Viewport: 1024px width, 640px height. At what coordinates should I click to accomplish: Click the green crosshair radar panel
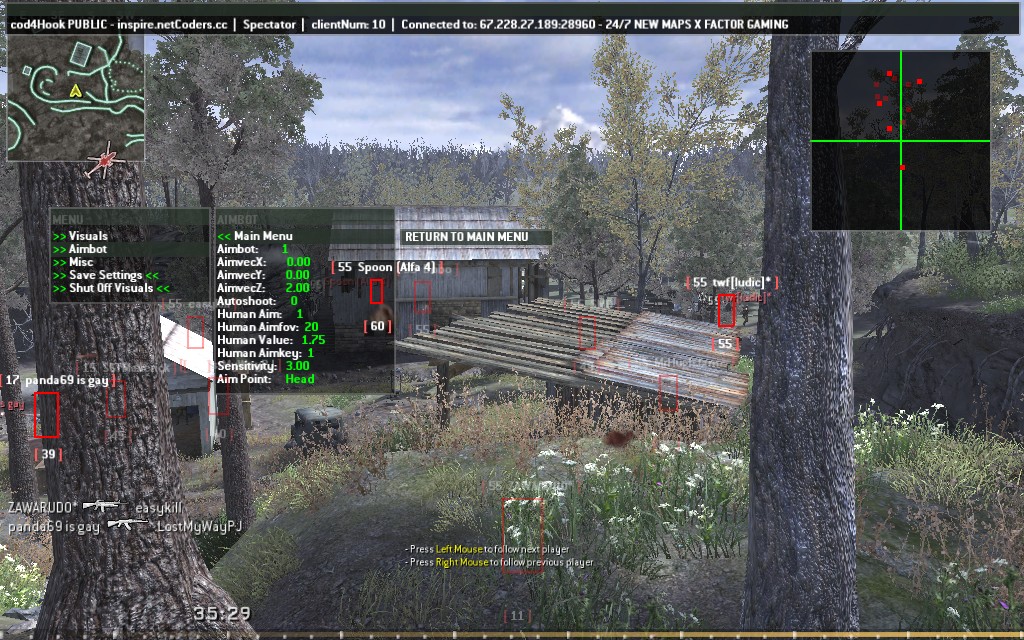pyautogui.click(x=900, y=141)
